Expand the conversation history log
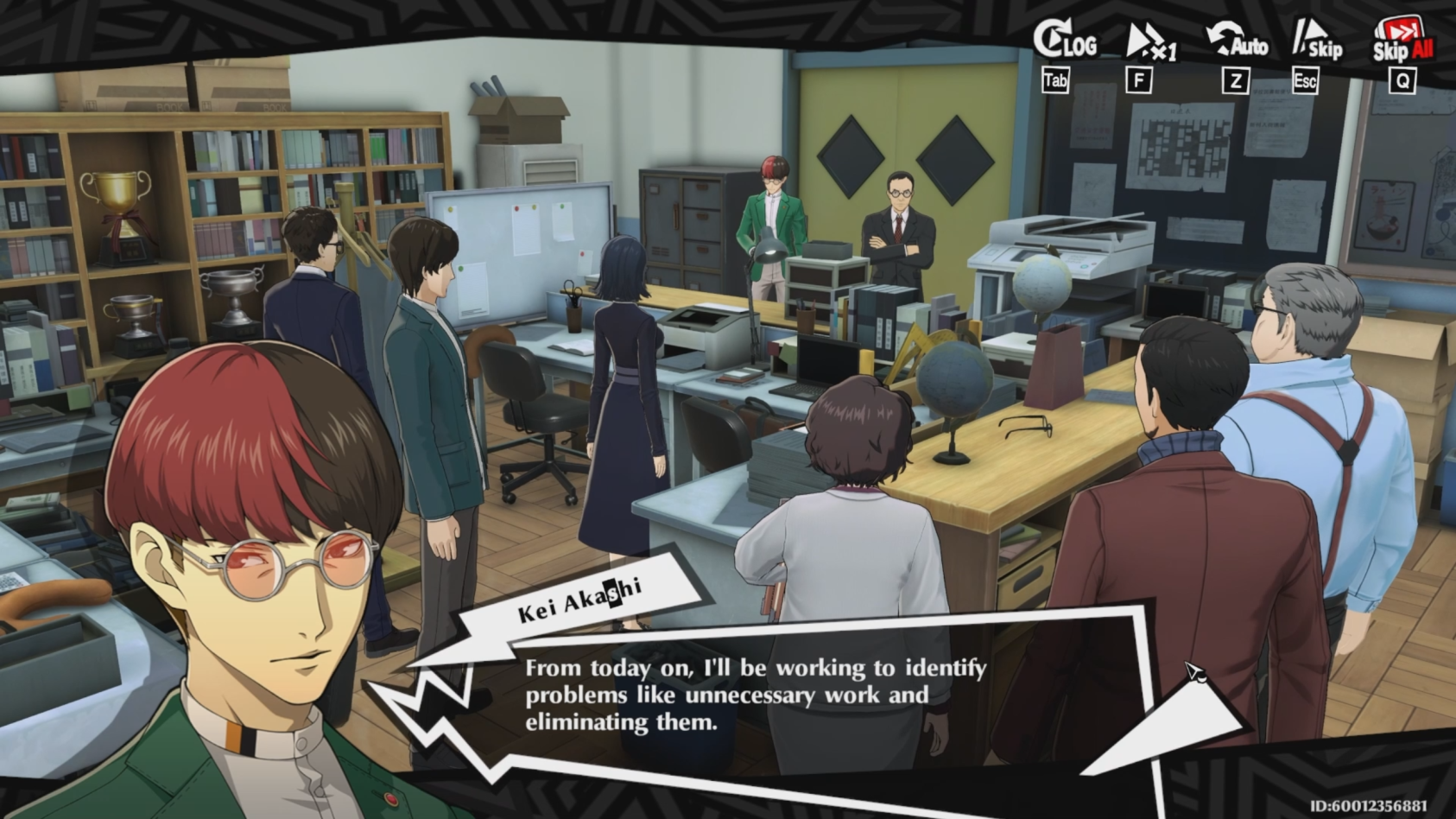 (x=1064, y=41)
